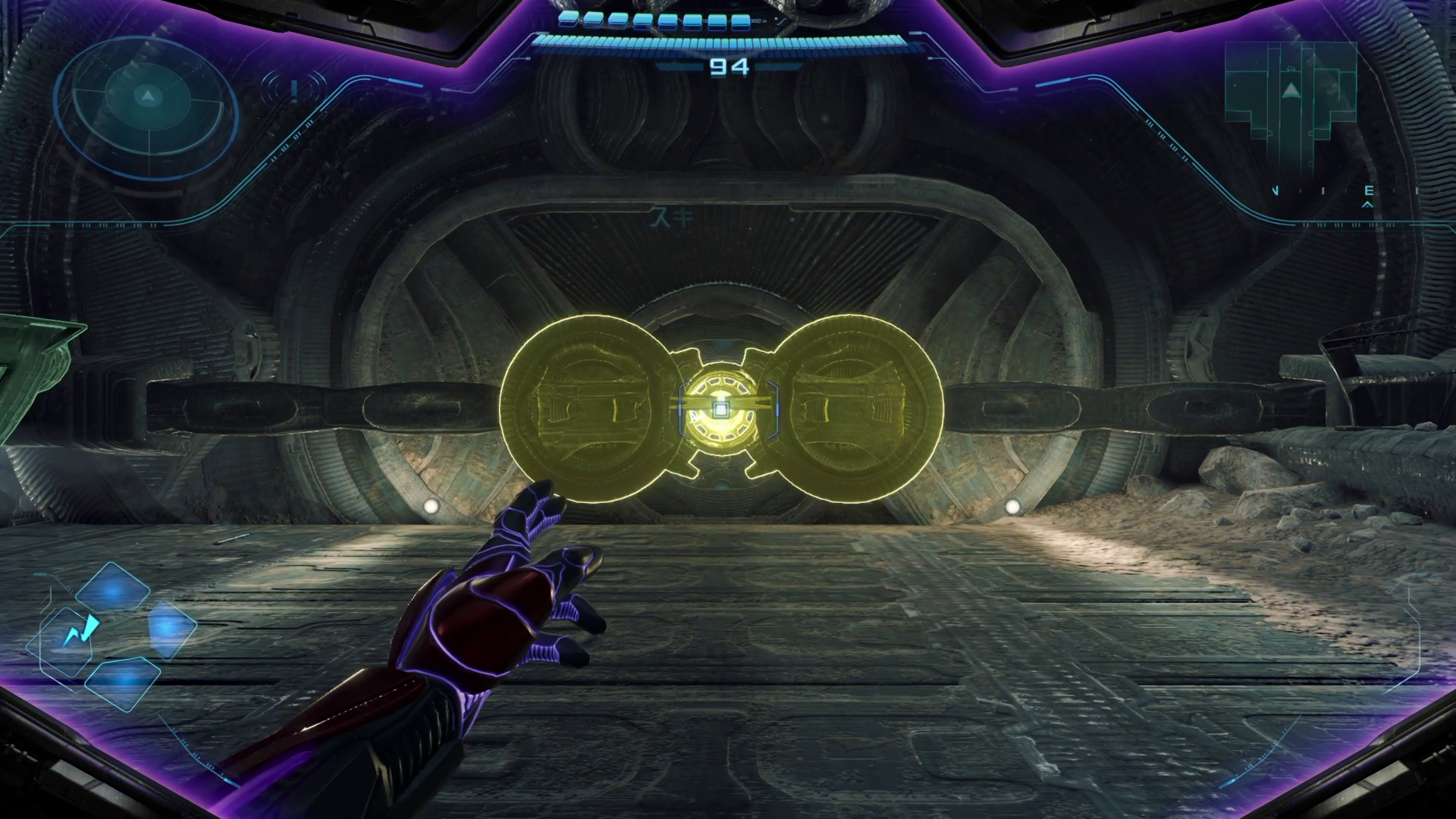Click the square lock-on reticle
The image size is (1456, 819).
coord(720,409)
